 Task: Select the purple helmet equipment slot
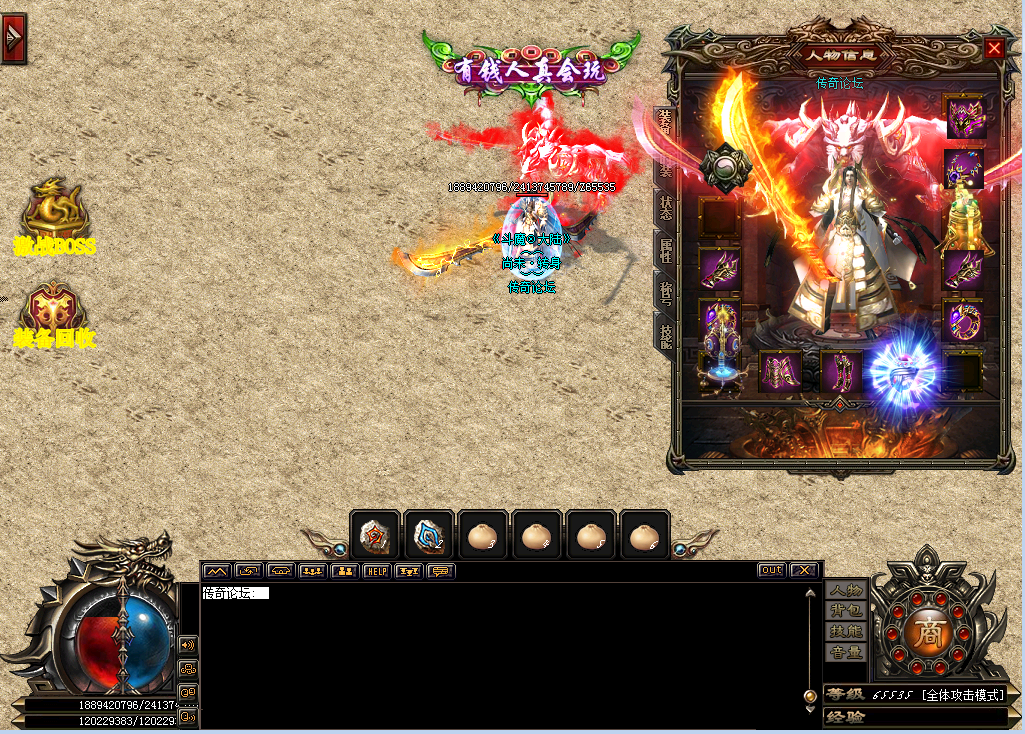pyautogui.click(x=965, y=117)
